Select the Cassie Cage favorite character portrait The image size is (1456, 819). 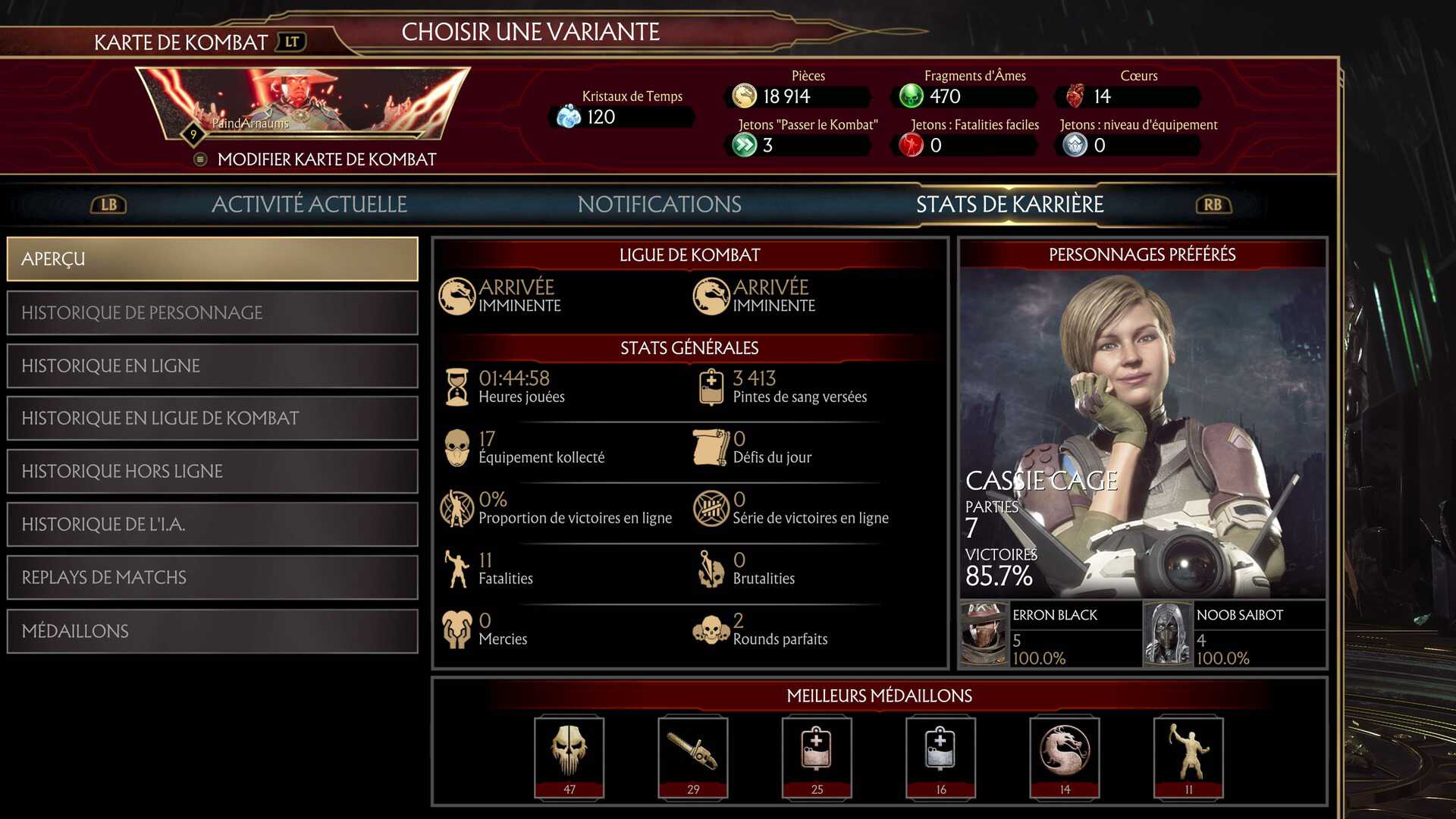pyautogui.click(x=1142, y=432)
